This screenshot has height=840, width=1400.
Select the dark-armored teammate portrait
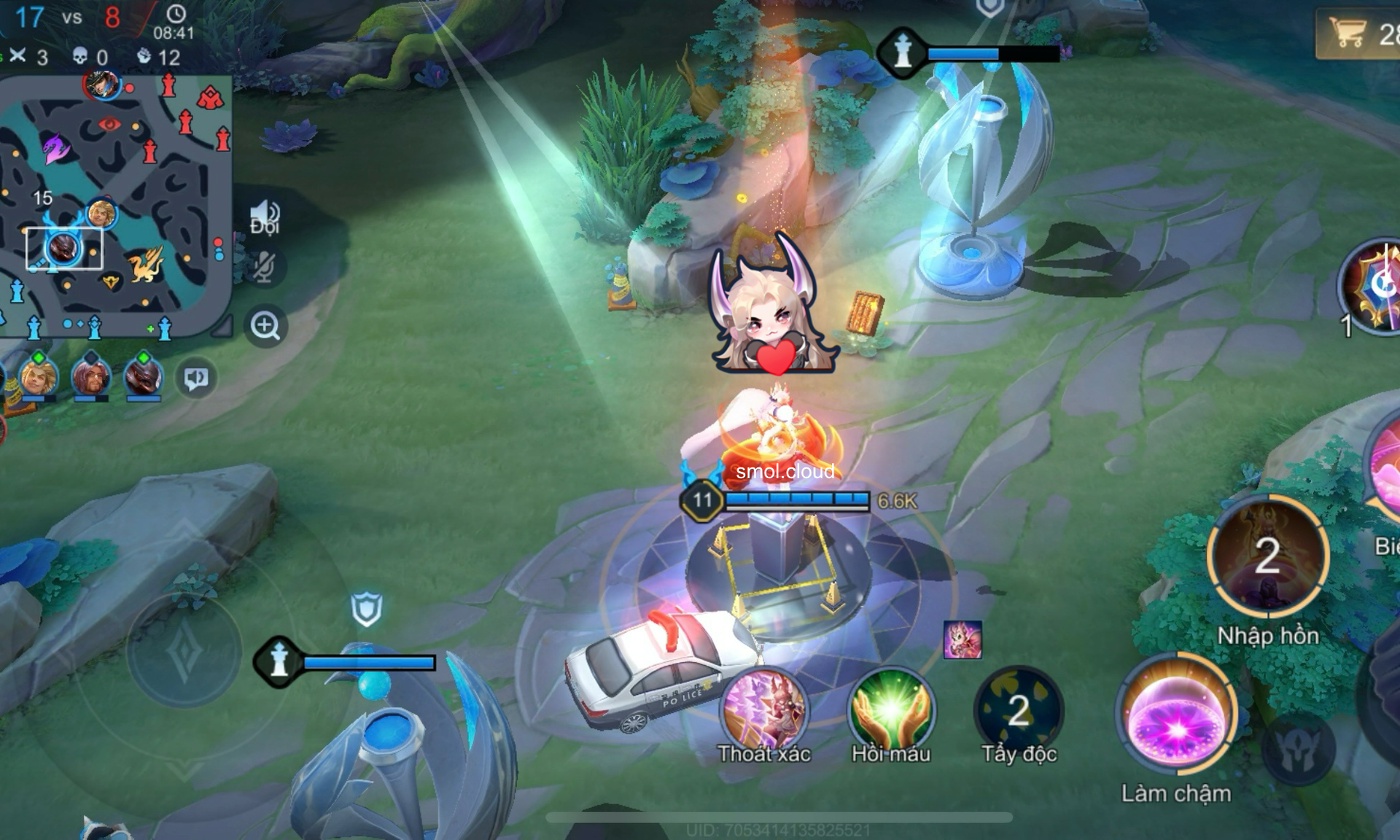click(x=143, y=377)
